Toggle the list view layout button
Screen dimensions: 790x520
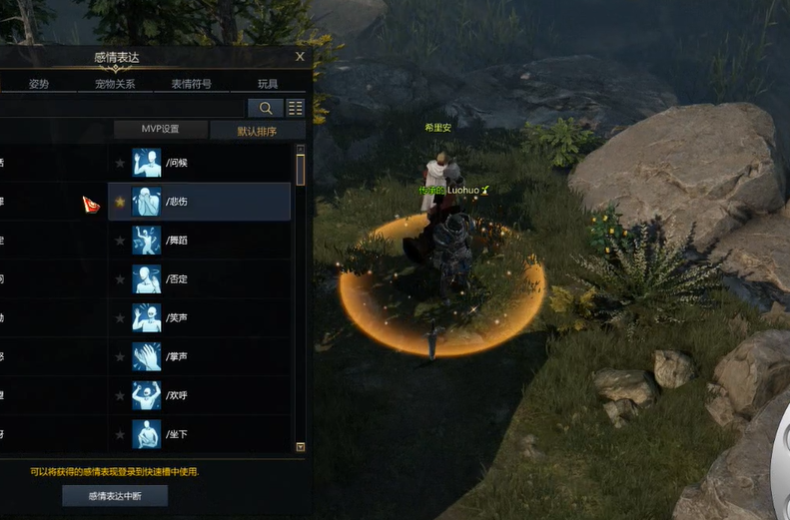click(295, 108)
